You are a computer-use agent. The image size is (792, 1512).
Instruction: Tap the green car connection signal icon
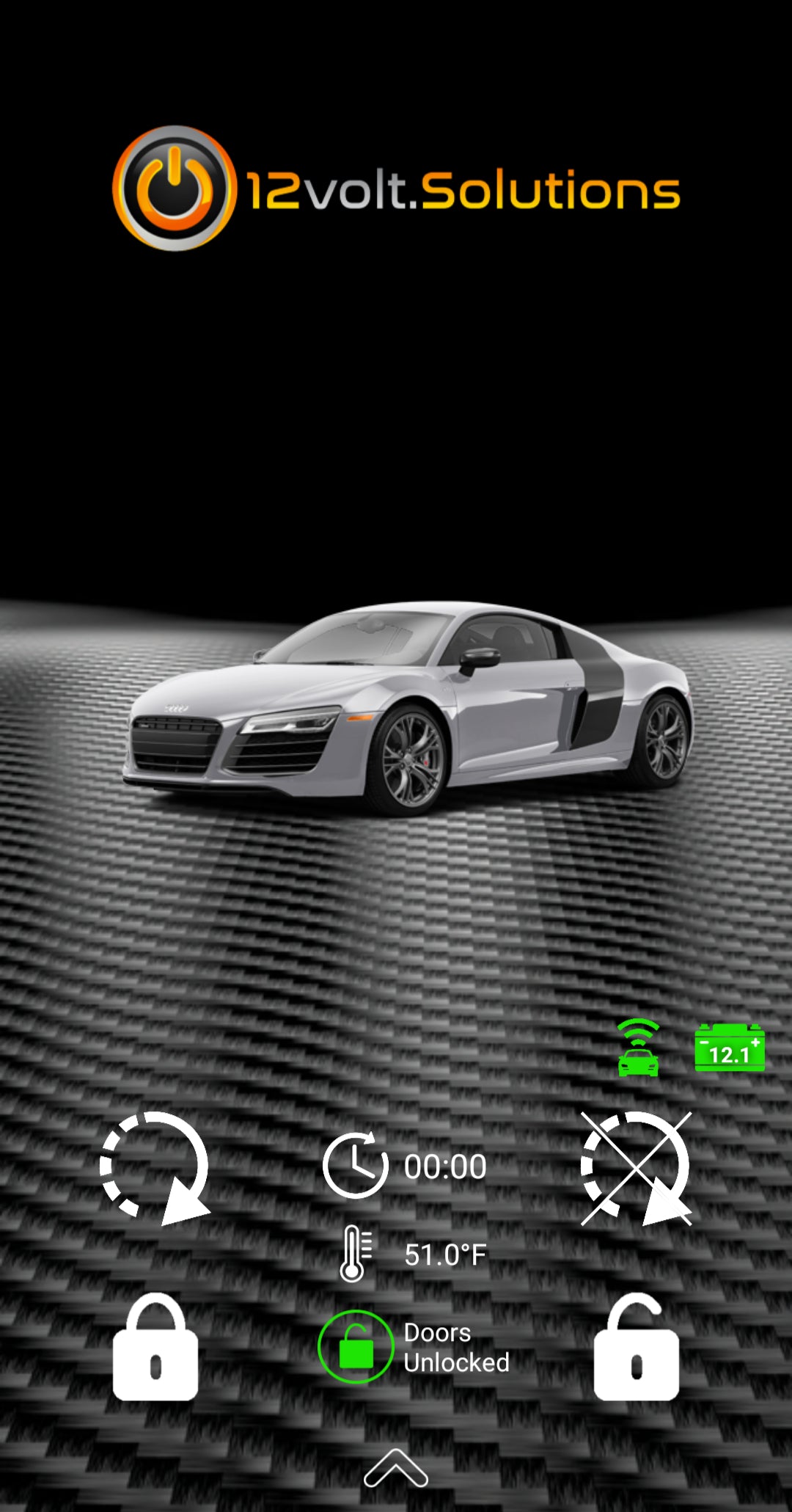click(x=638, y=1048)
